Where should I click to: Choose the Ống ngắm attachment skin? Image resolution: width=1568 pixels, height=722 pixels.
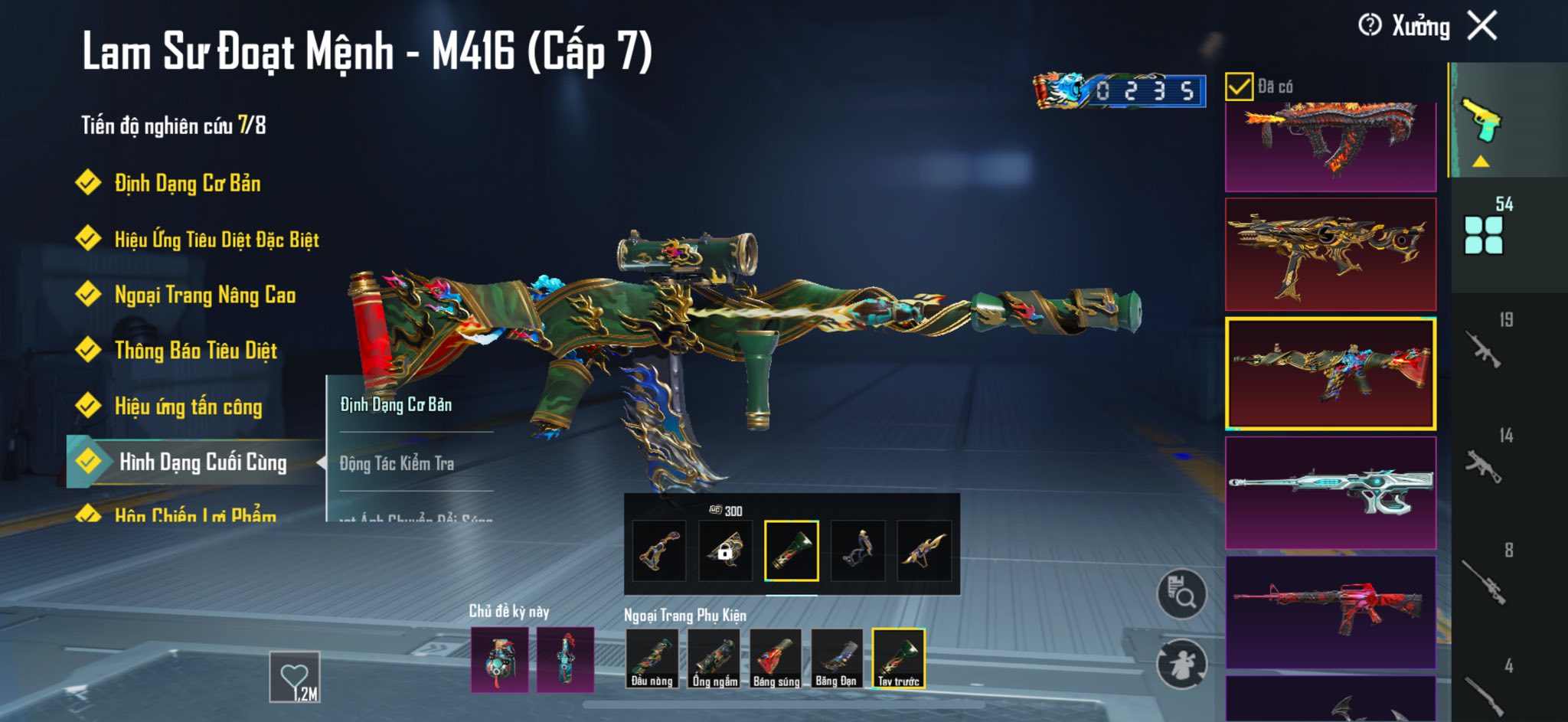pyautogui.click(x=714, y=658)
